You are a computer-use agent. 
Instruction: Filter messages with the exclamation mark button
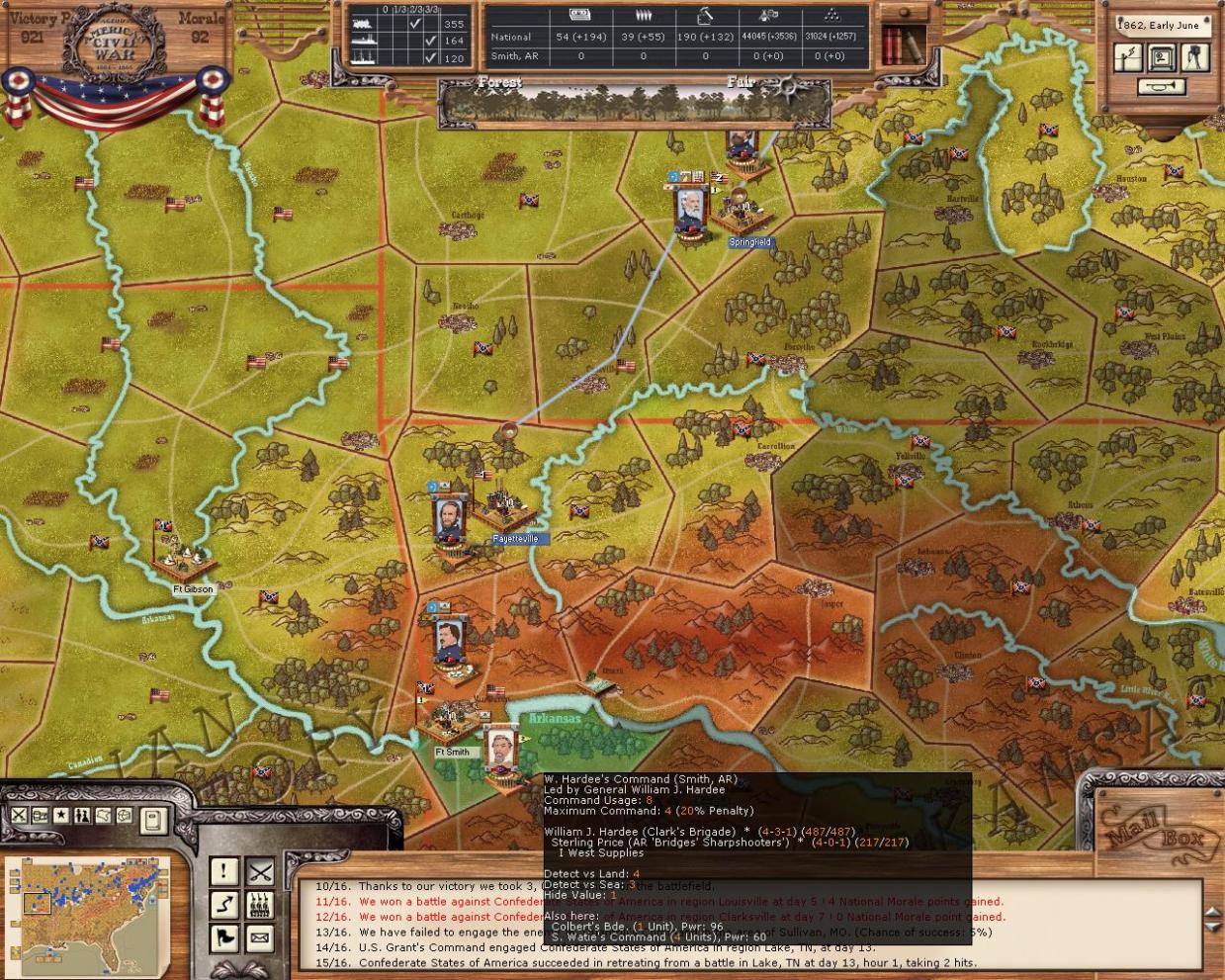[x=224, y=871]
